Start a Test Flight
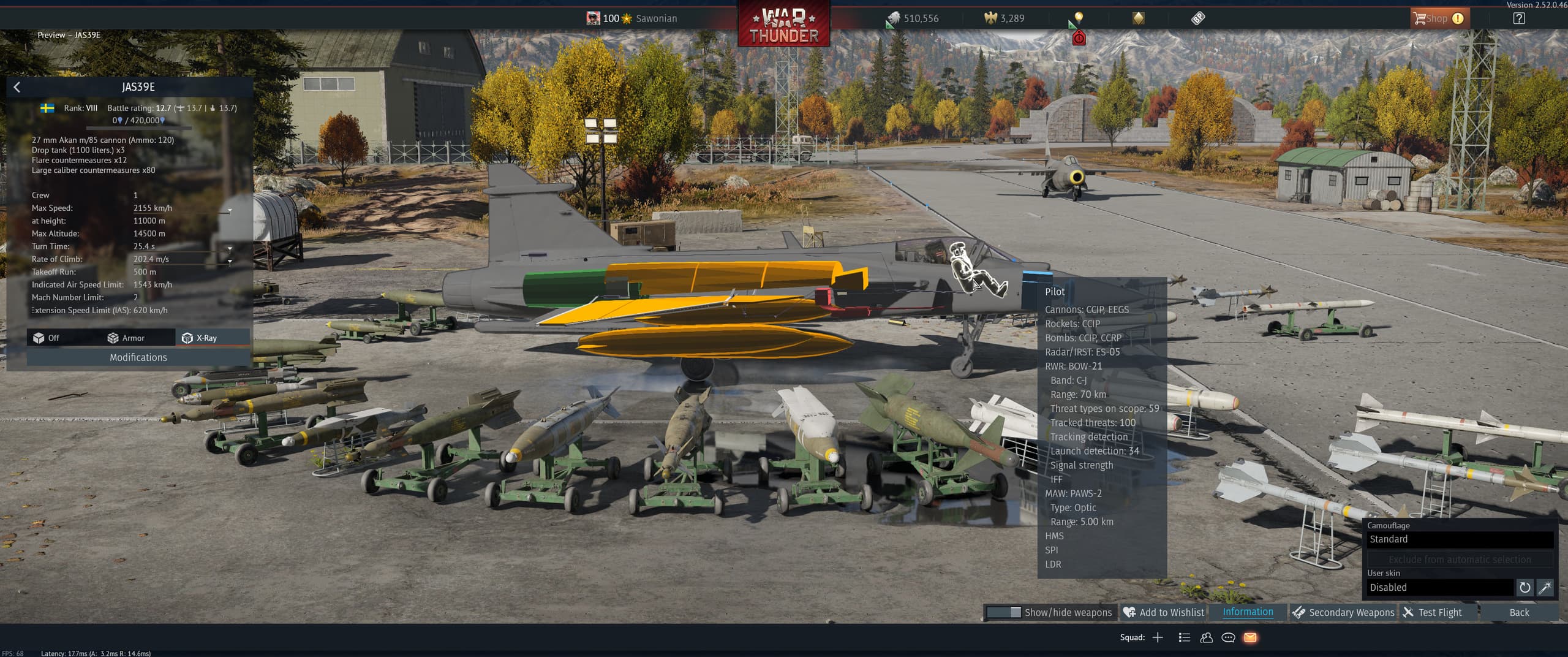The image size is (1568, 657). (x=1433, y=612)
